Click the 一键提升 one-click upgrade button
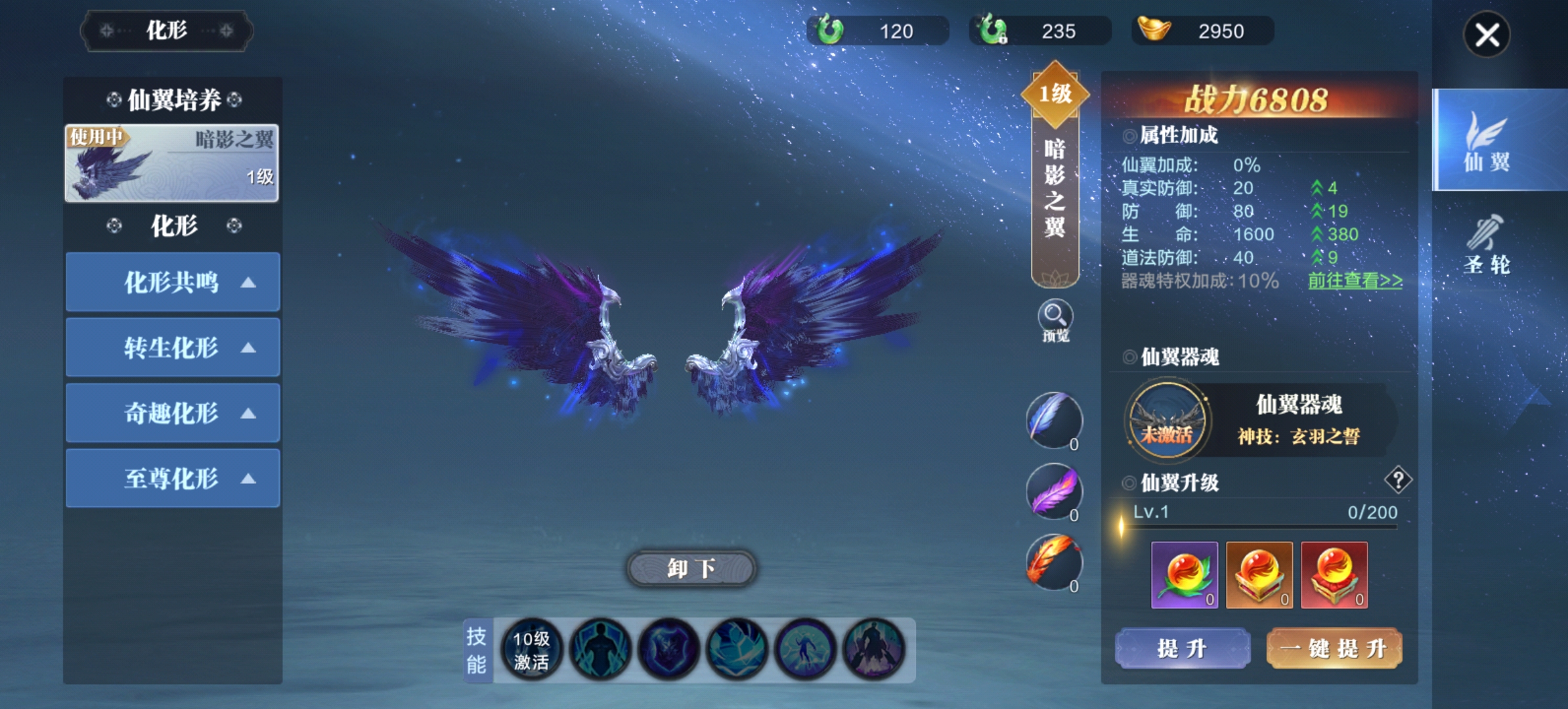The width and height of the screenshot is (1568, 709). 1334,649
